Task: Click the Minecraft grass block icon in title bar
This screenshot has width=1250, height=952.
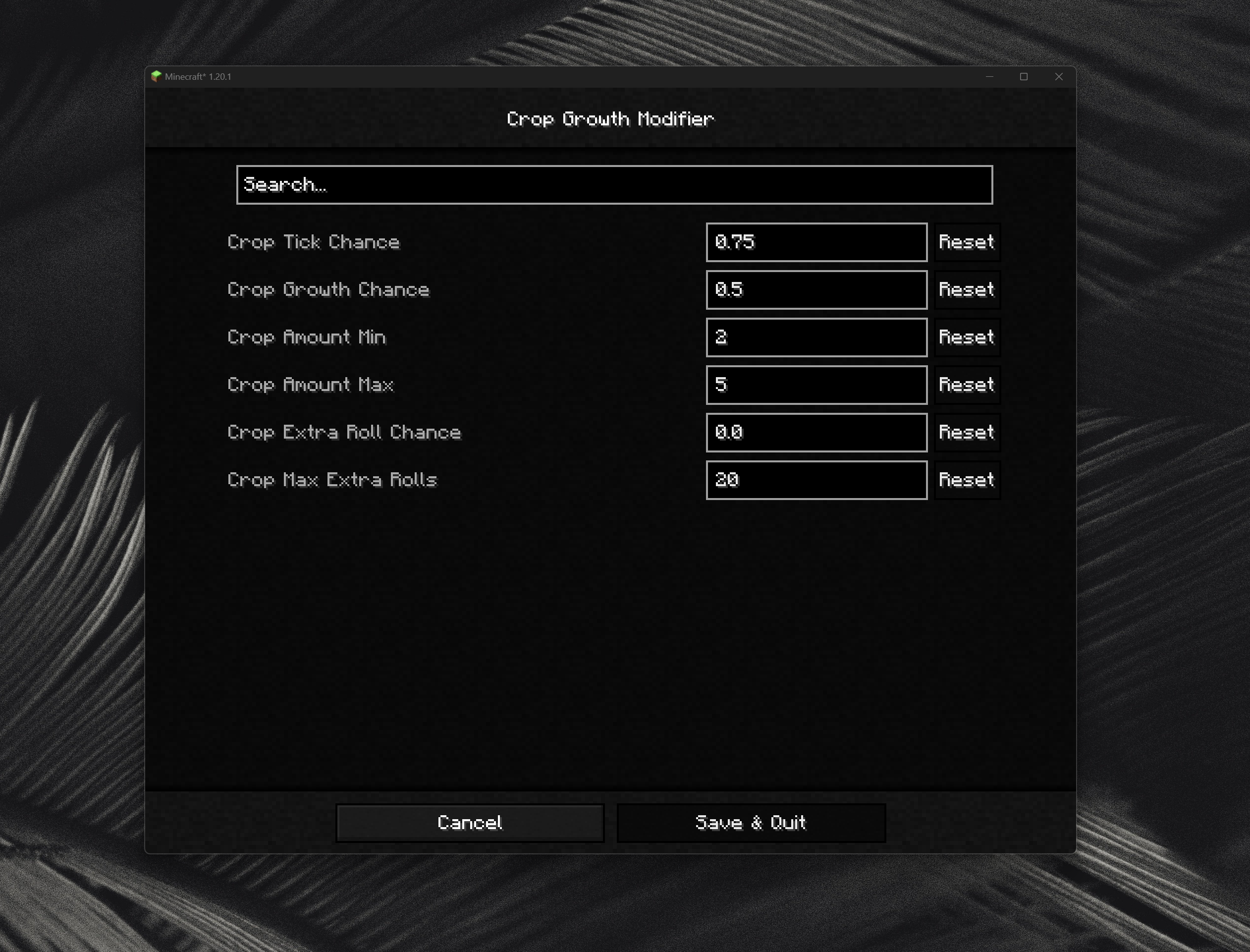Action: [x=157, y=76]
